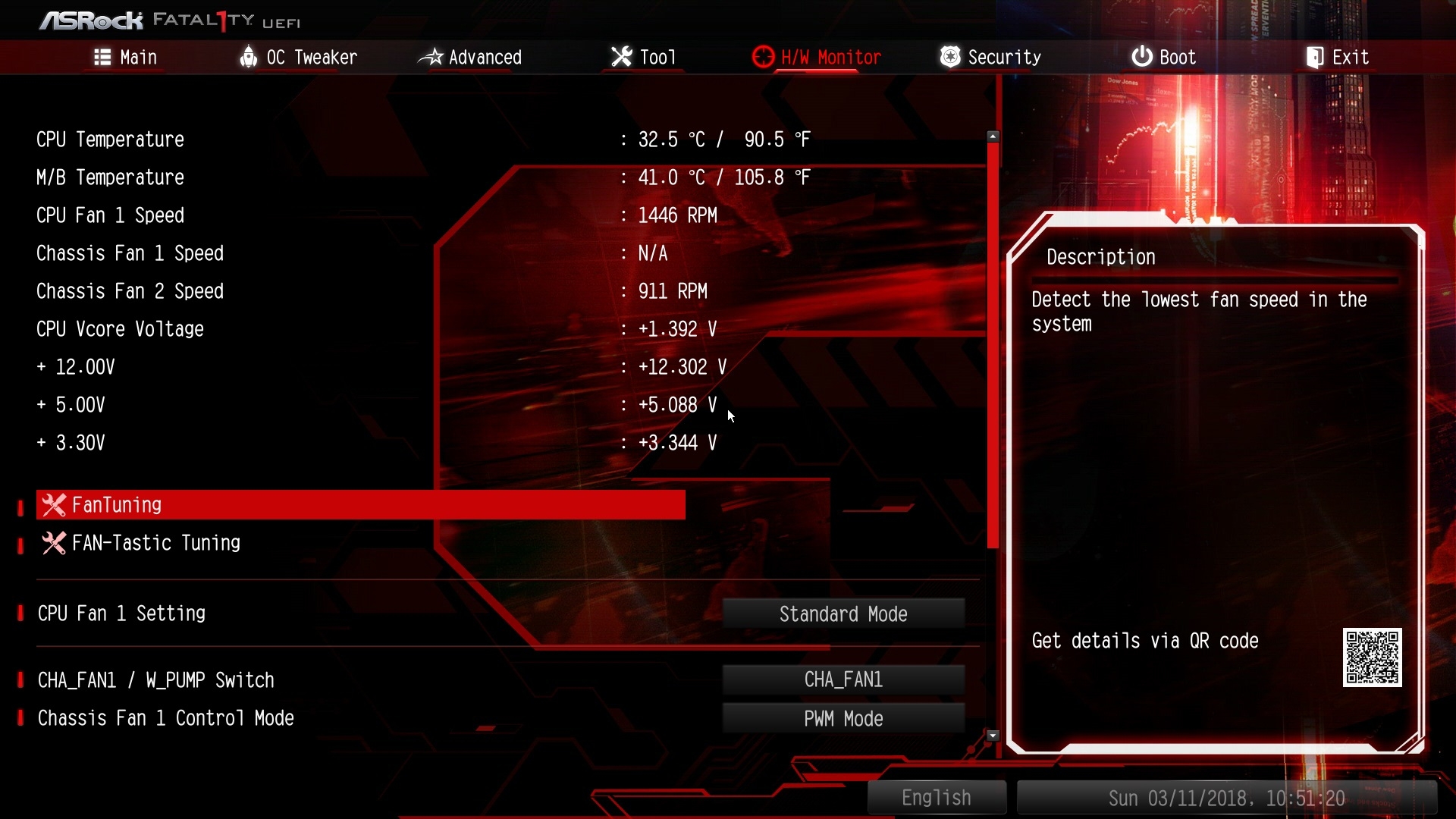Viewport: 1456px width, 819px height.
Task: Switch to the Boot tab
Action: point(1163,58)
